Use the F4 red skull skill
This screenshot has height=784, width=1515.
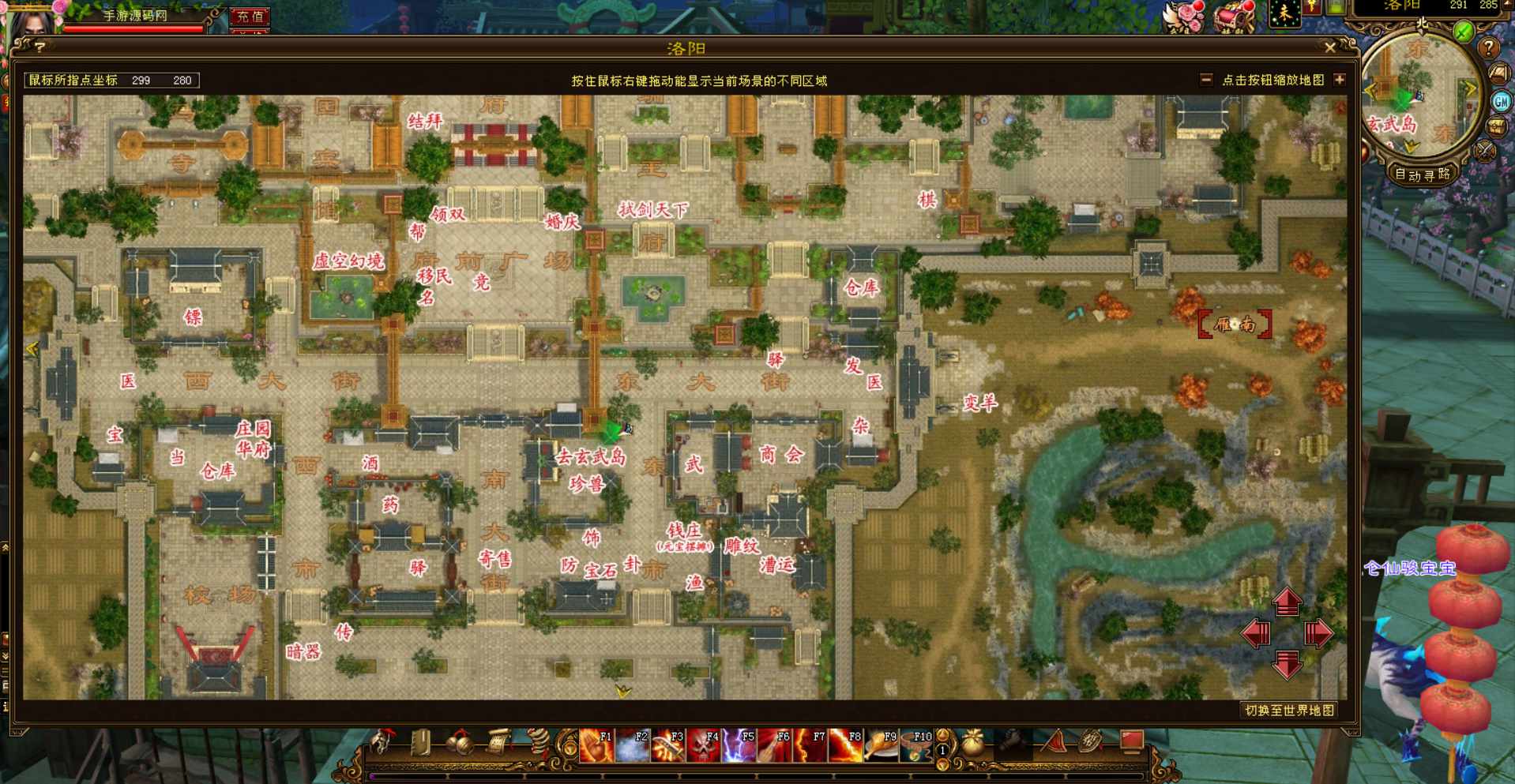pos(703,745)
